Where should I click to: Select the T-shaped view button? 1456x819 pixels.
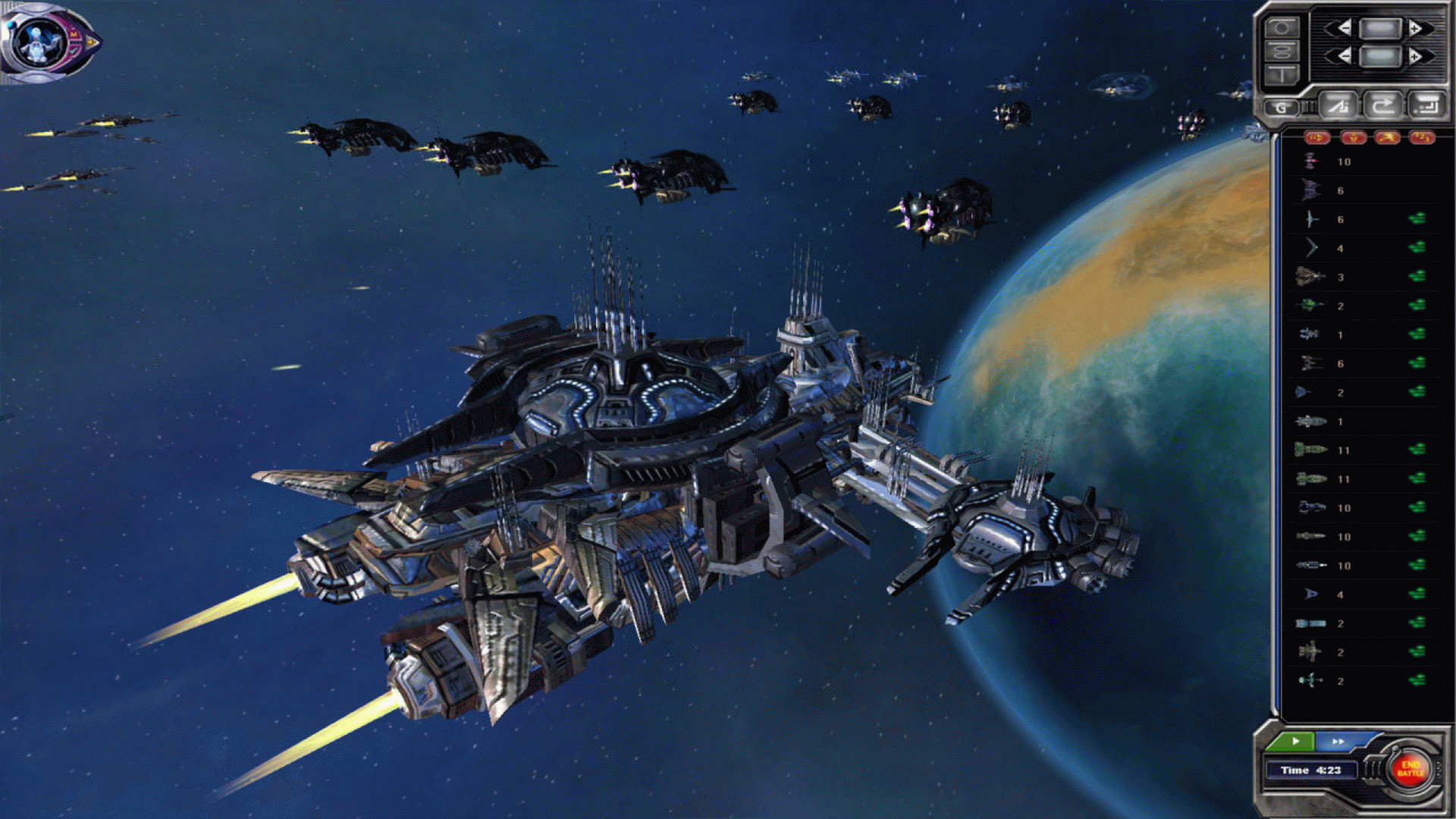point(1282,74)
